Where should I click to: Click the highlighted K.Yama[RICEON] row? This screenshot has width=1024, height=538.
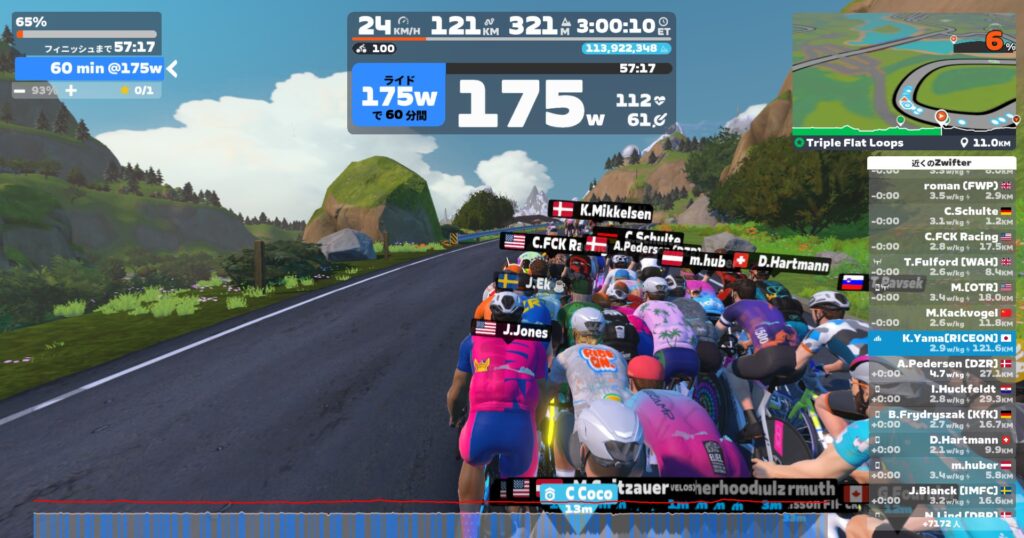941,343
